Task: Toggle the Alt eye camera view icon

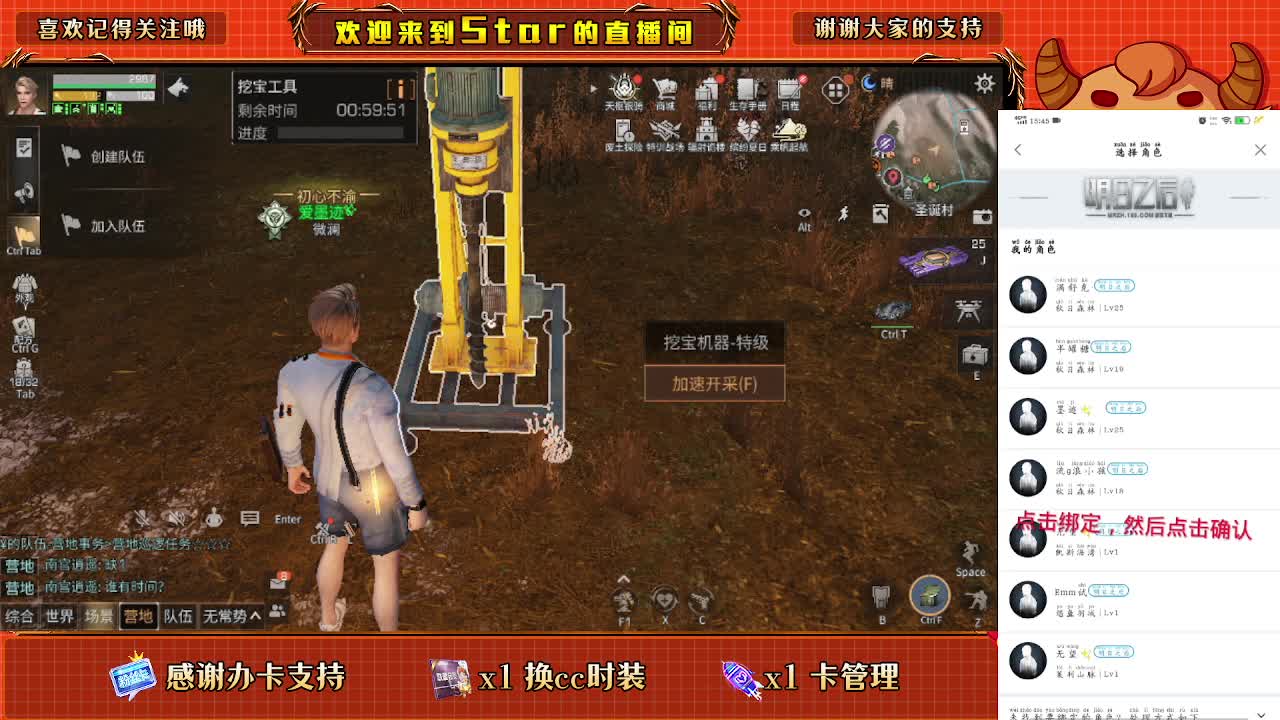Action: tap(804, 213)
